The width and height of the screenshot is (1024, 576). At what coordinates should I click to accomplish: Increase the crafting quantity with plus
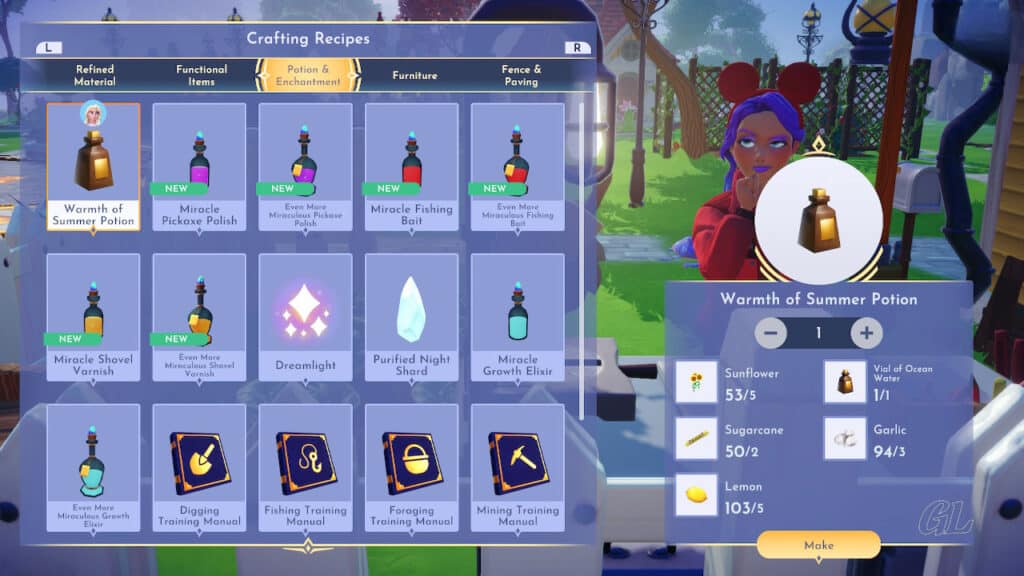tap(866, 333)
